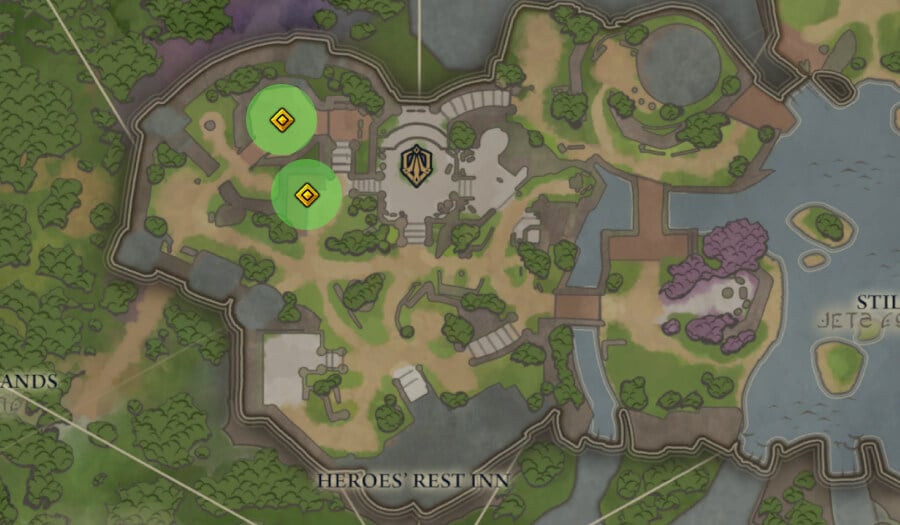This screenshot has width=900, height=525.
Task: Select the yellow diamond marker nearest the trident crest
Action: pos(307,194)
